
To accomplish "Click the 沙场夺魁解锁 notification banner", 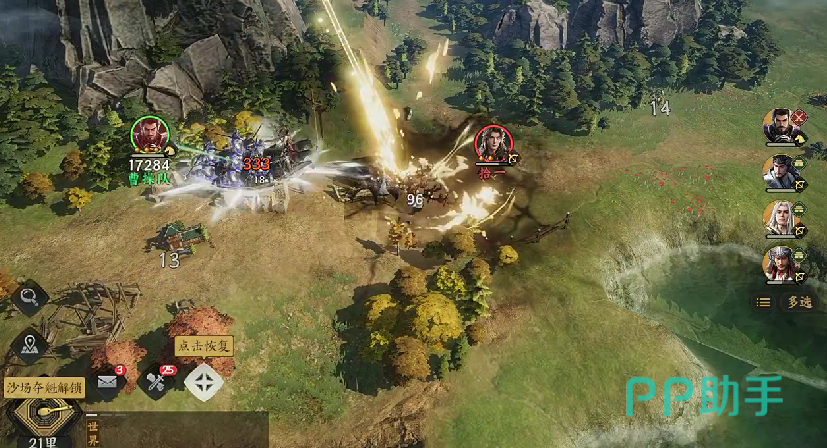I will [x=44, y=388].
